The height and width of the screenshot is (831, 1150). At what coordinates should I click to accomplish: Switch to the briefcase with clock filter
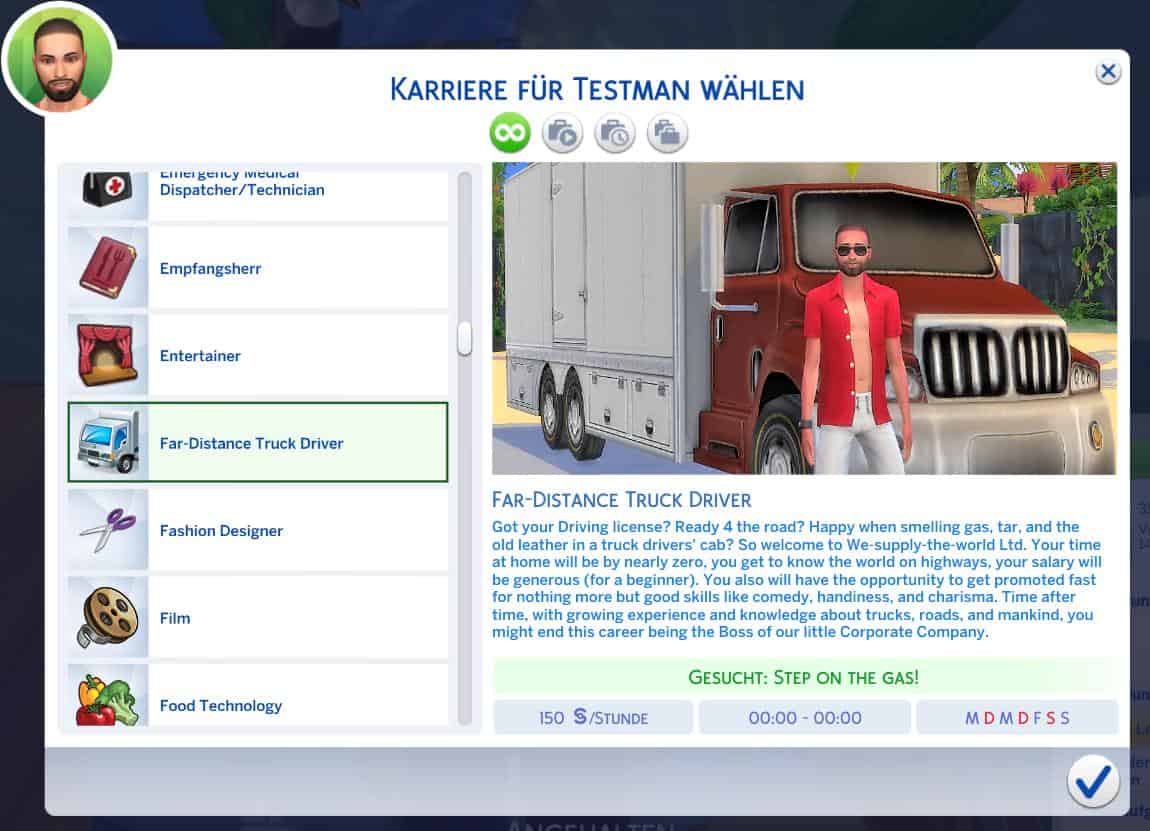[x=615, y=133]
